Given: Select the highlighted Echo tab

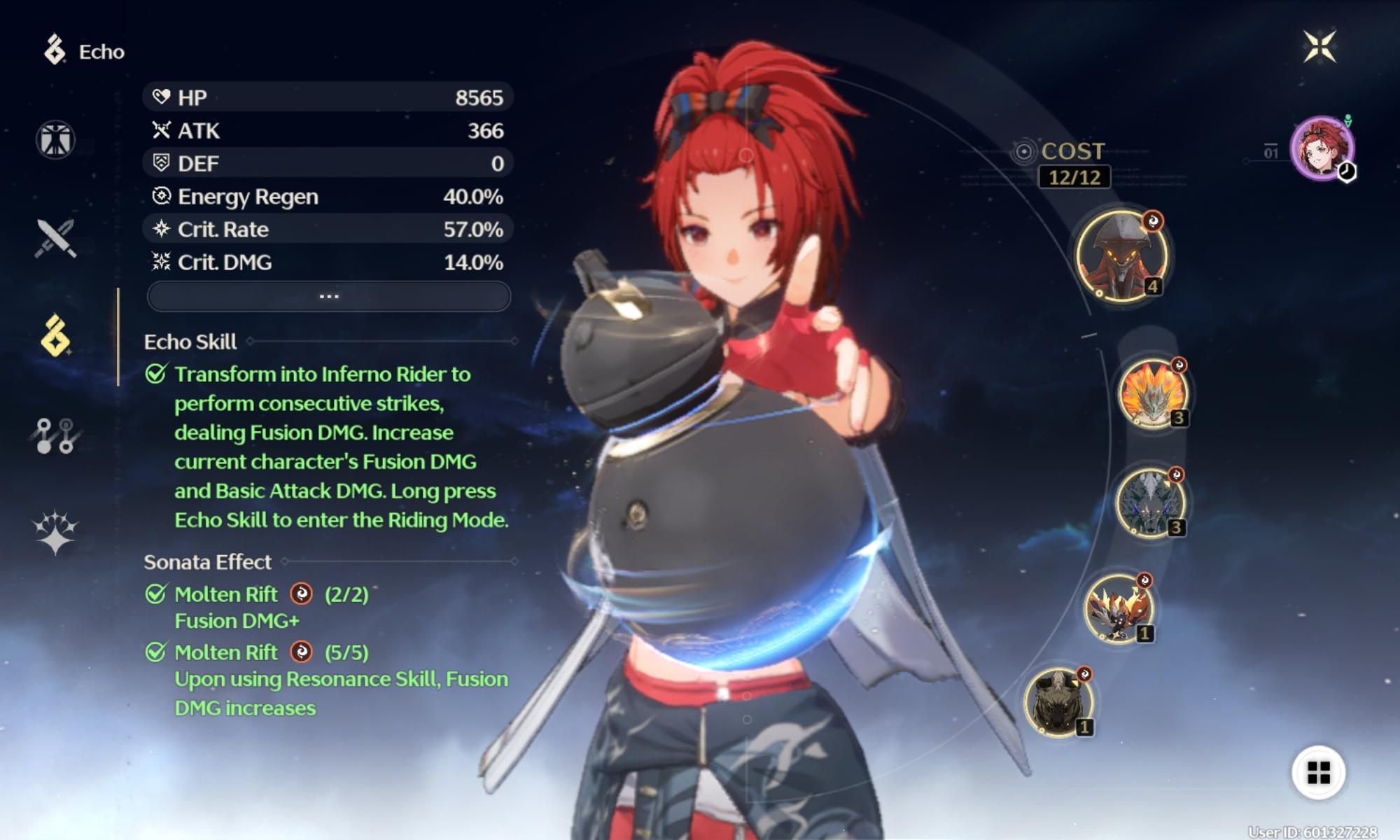Looking at the screenshot, I should [x=55, y=336].
